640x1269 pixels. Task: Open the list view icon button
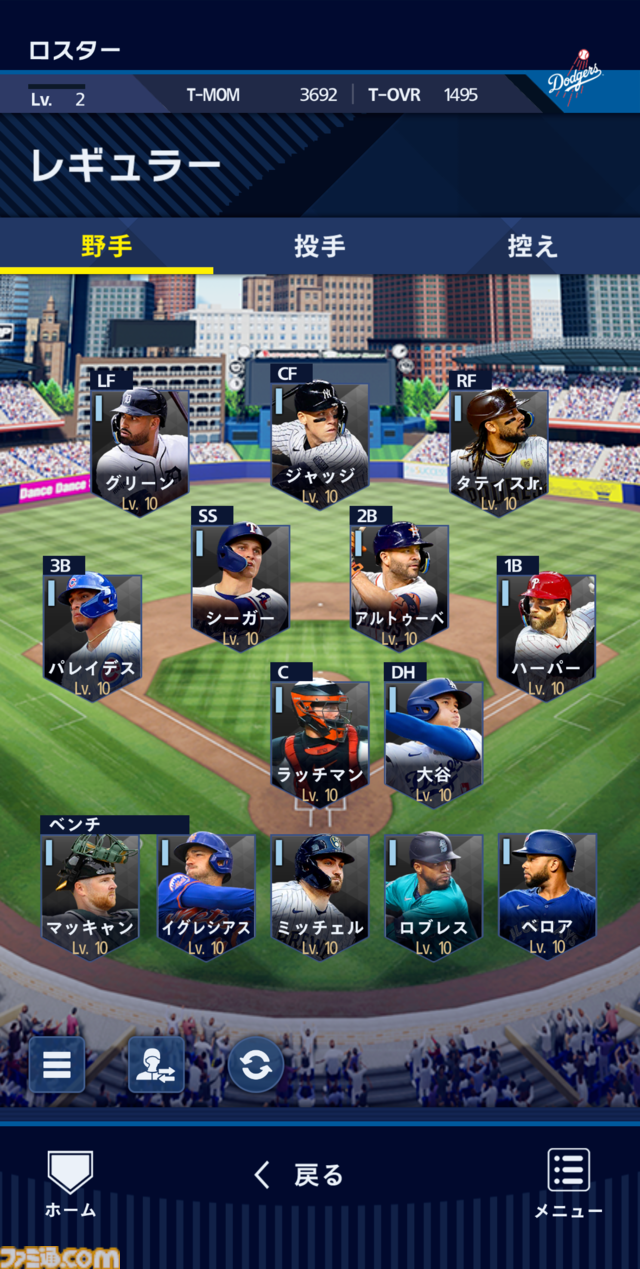pyautogui.click(x=56, y=1064)
